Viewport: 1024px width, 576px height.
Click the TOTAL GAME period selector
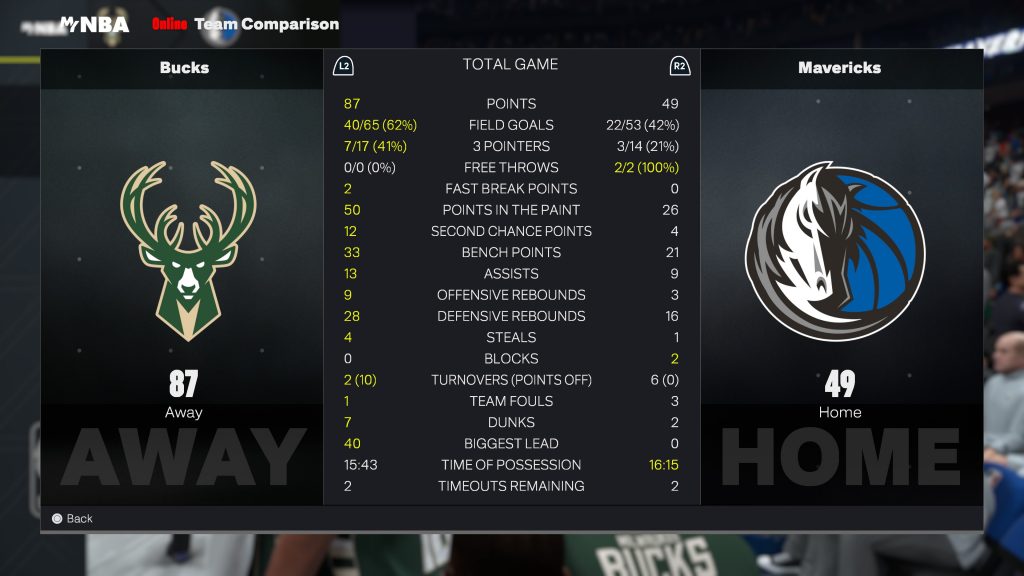click(510, 65)
